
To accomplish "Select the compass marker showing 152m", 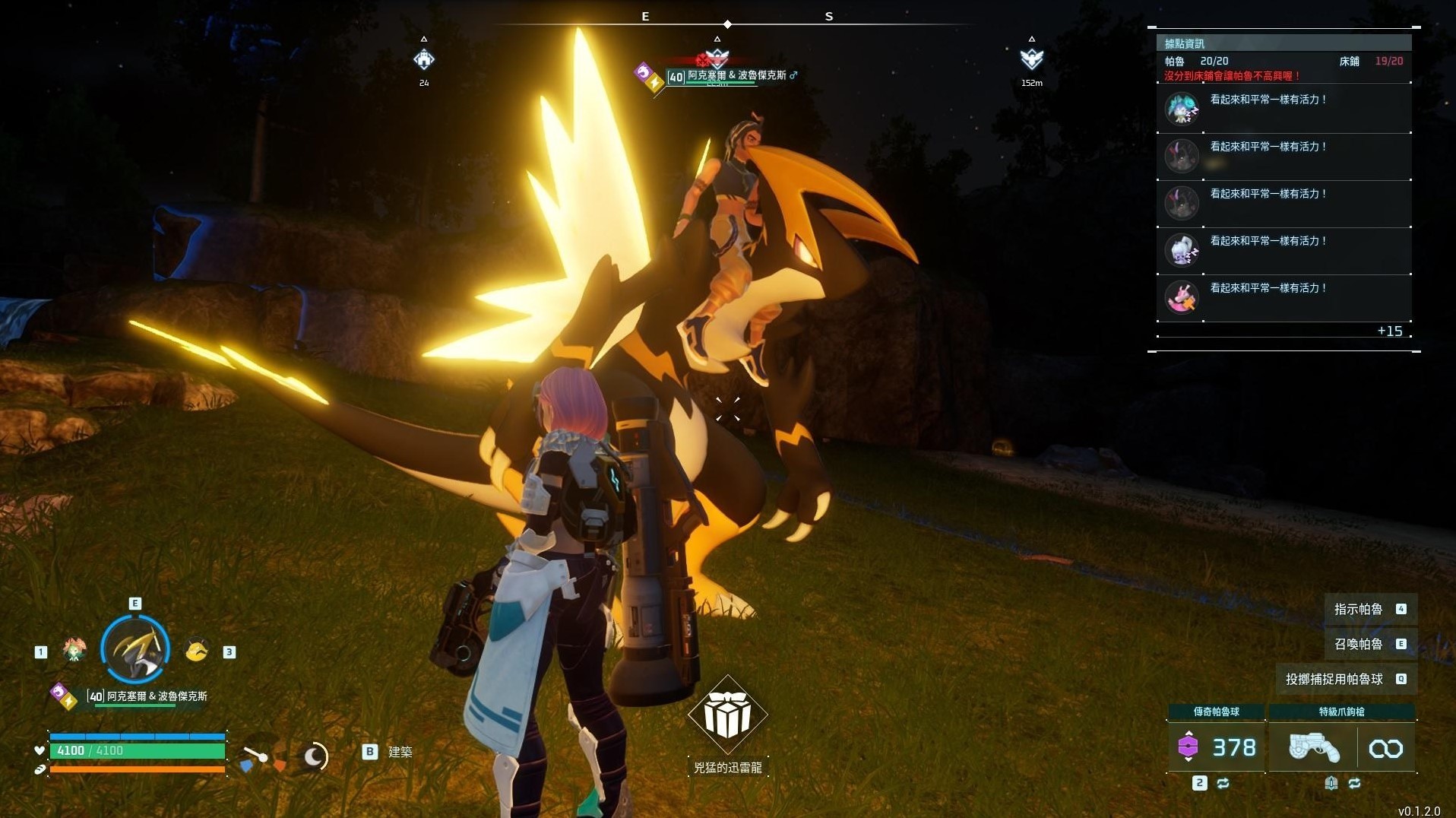I will (1031, 59).
